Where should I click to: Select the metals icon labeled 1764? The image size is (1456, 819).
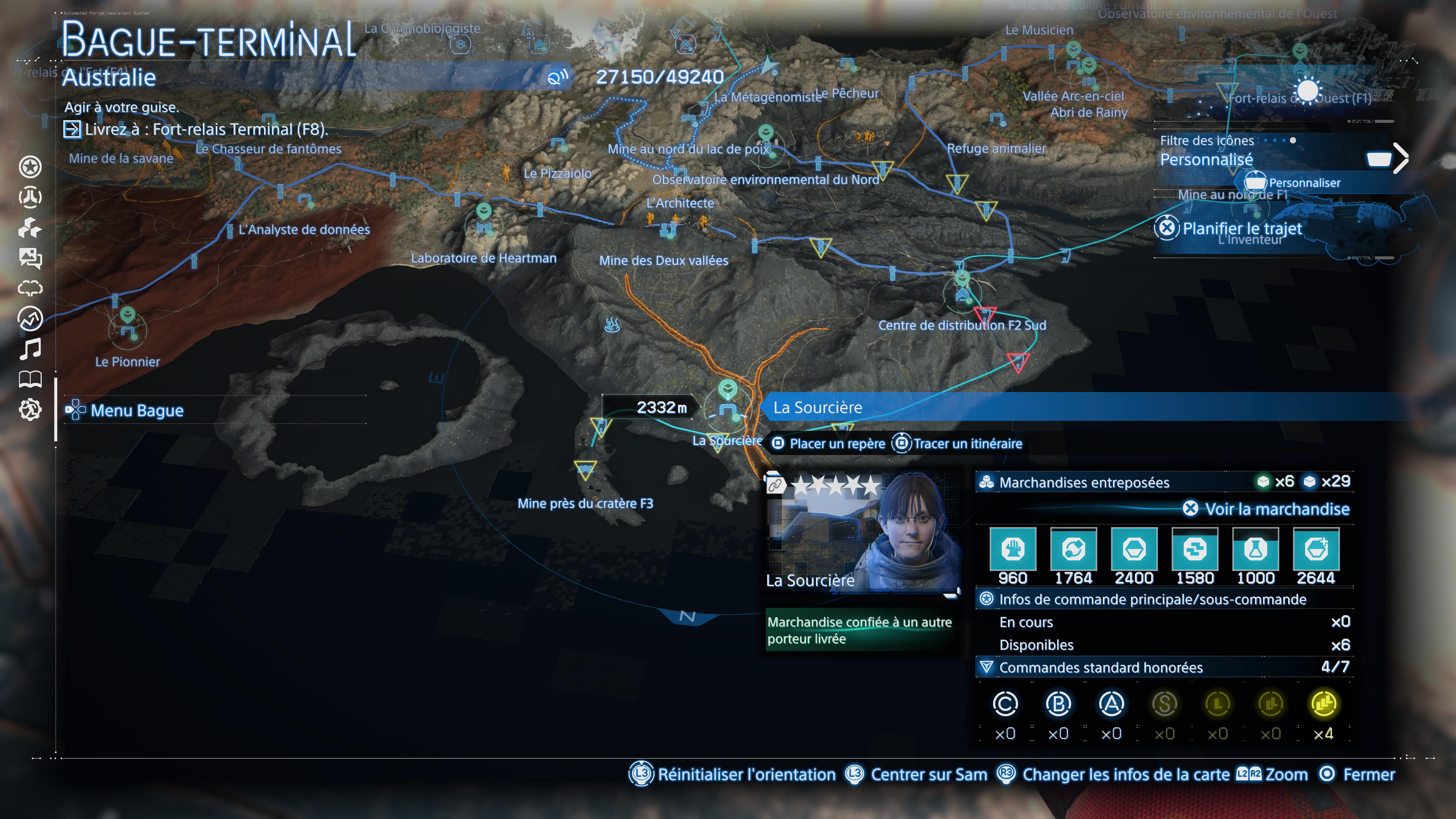[x=1075, y=551]
